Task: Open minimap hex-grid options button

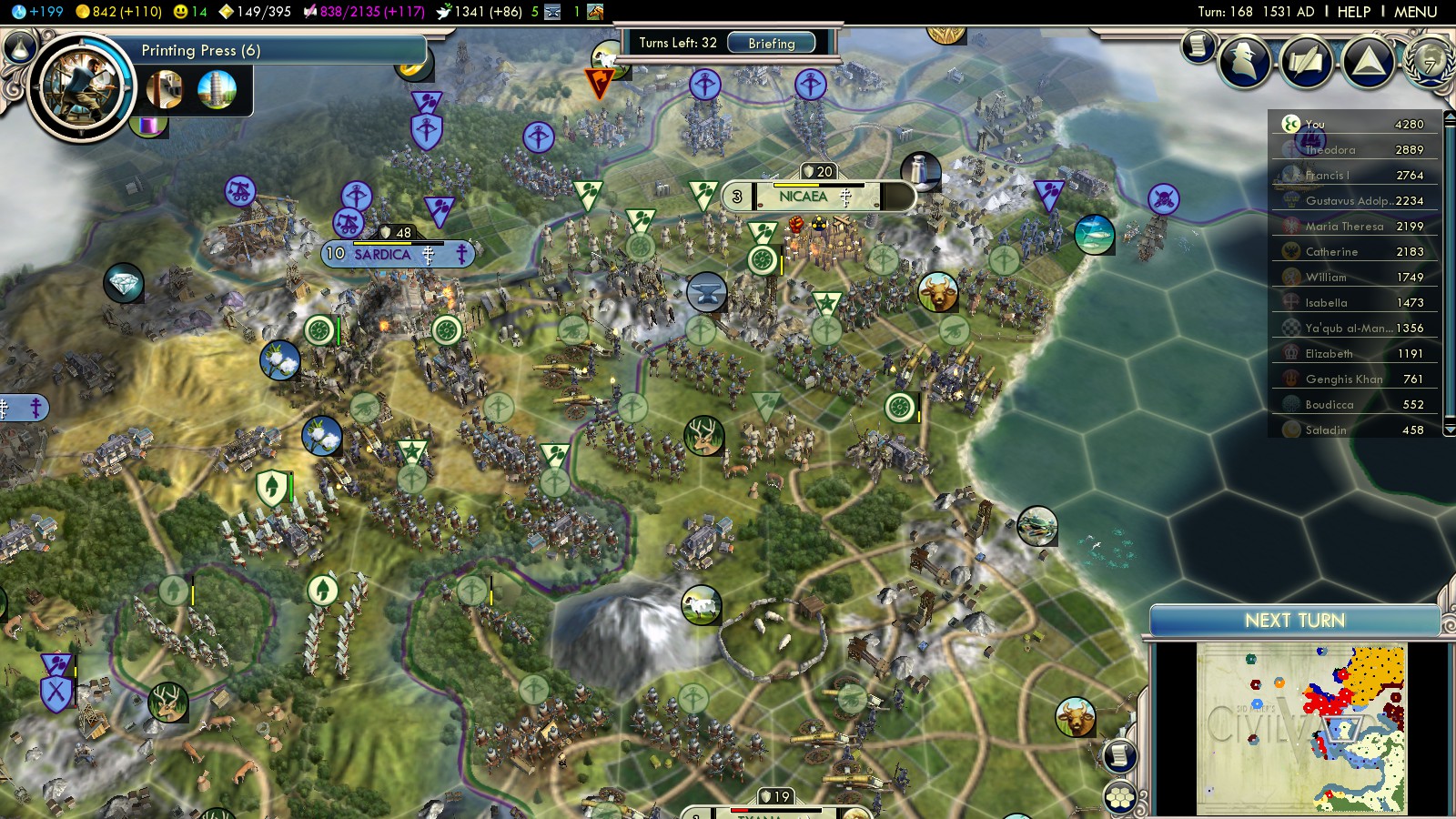Action: click(x=1120, y=797)
